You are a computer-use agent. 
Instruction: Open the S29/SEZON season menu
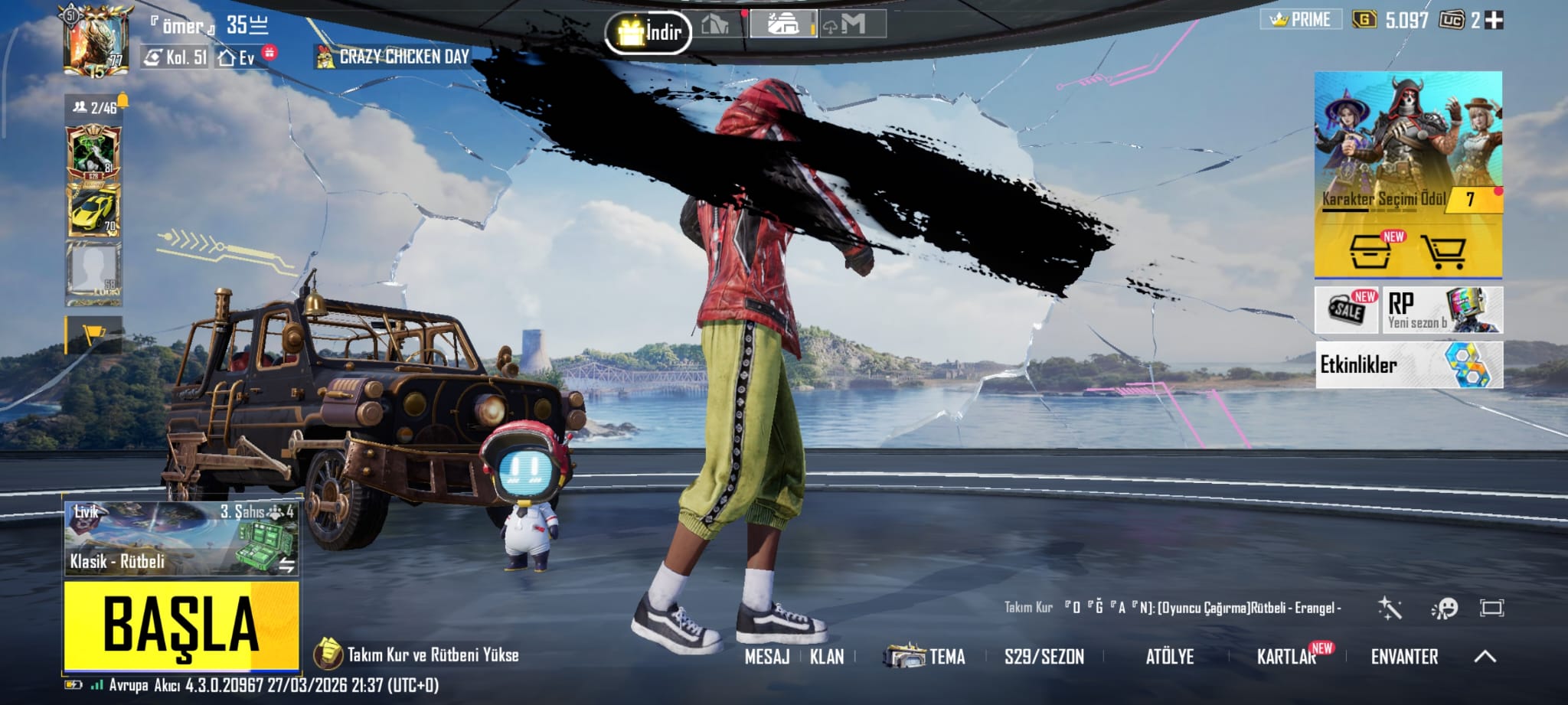[x=1044, y=657]
